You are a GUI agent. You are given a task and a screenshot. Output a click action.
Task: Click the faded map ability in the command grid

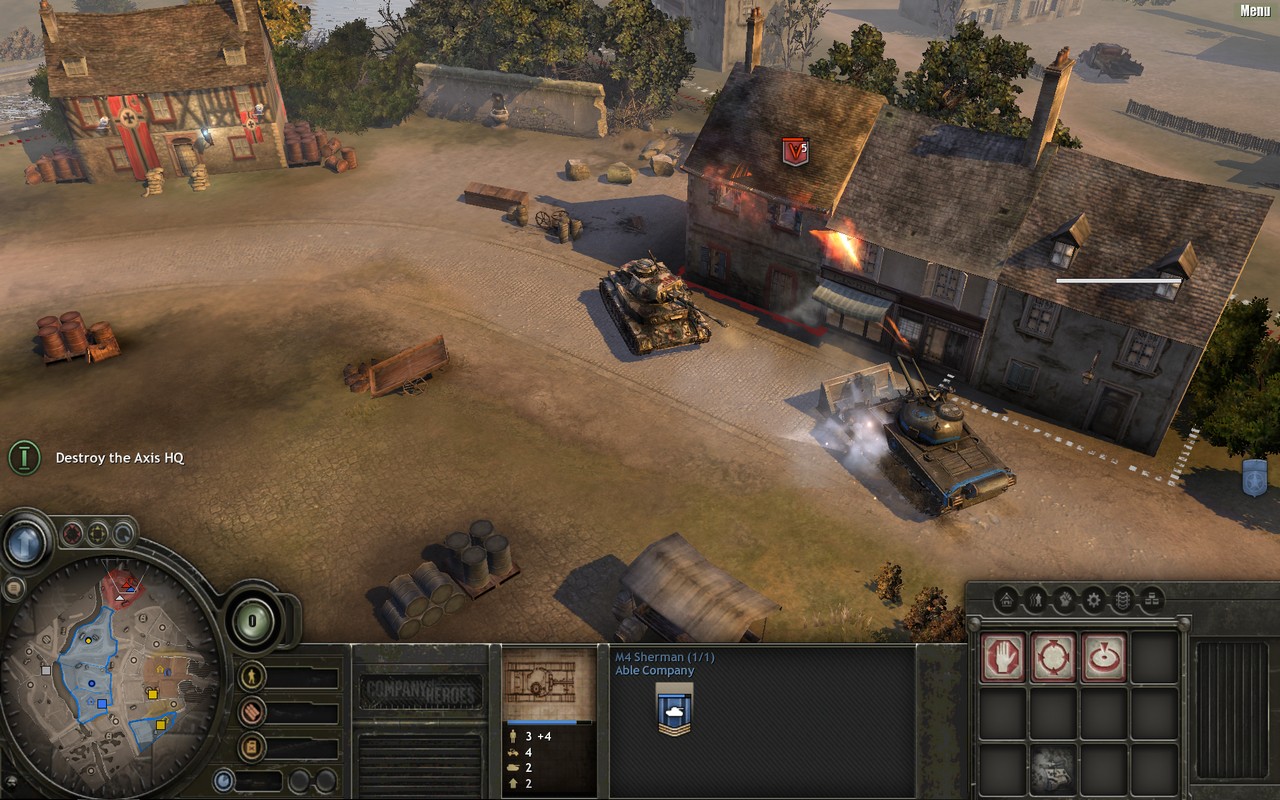click(1054, 768)
